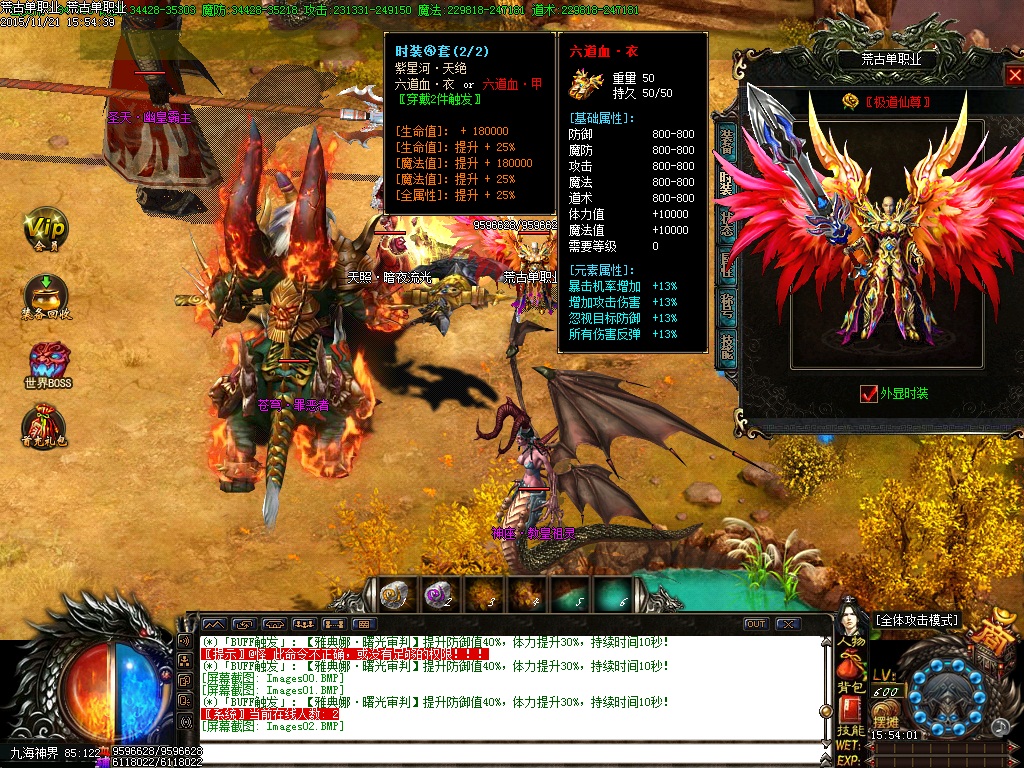Select the 时装 fashion tab

coord(727,182)
